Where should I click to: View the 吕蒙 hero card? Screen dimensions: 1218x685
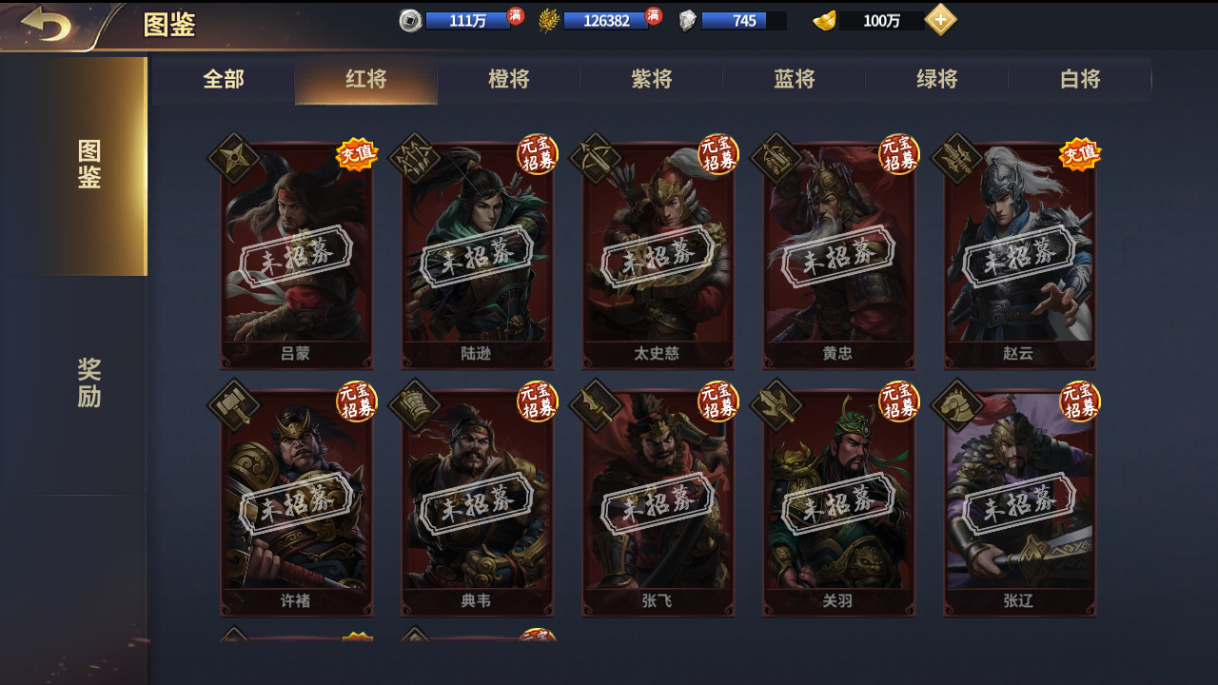(296, 256)
